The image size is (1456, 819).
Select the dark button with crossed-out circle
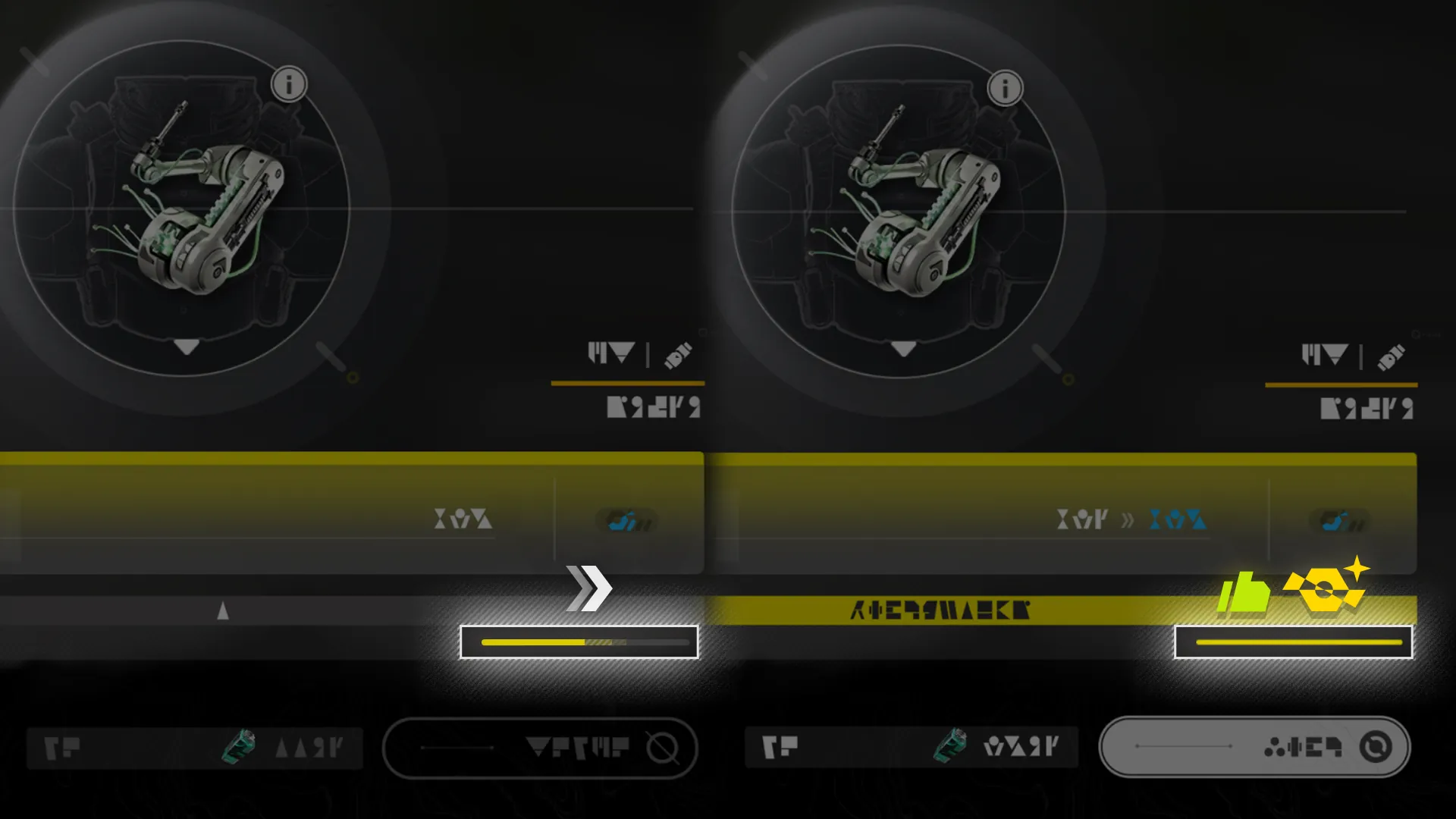coord(540,748)
